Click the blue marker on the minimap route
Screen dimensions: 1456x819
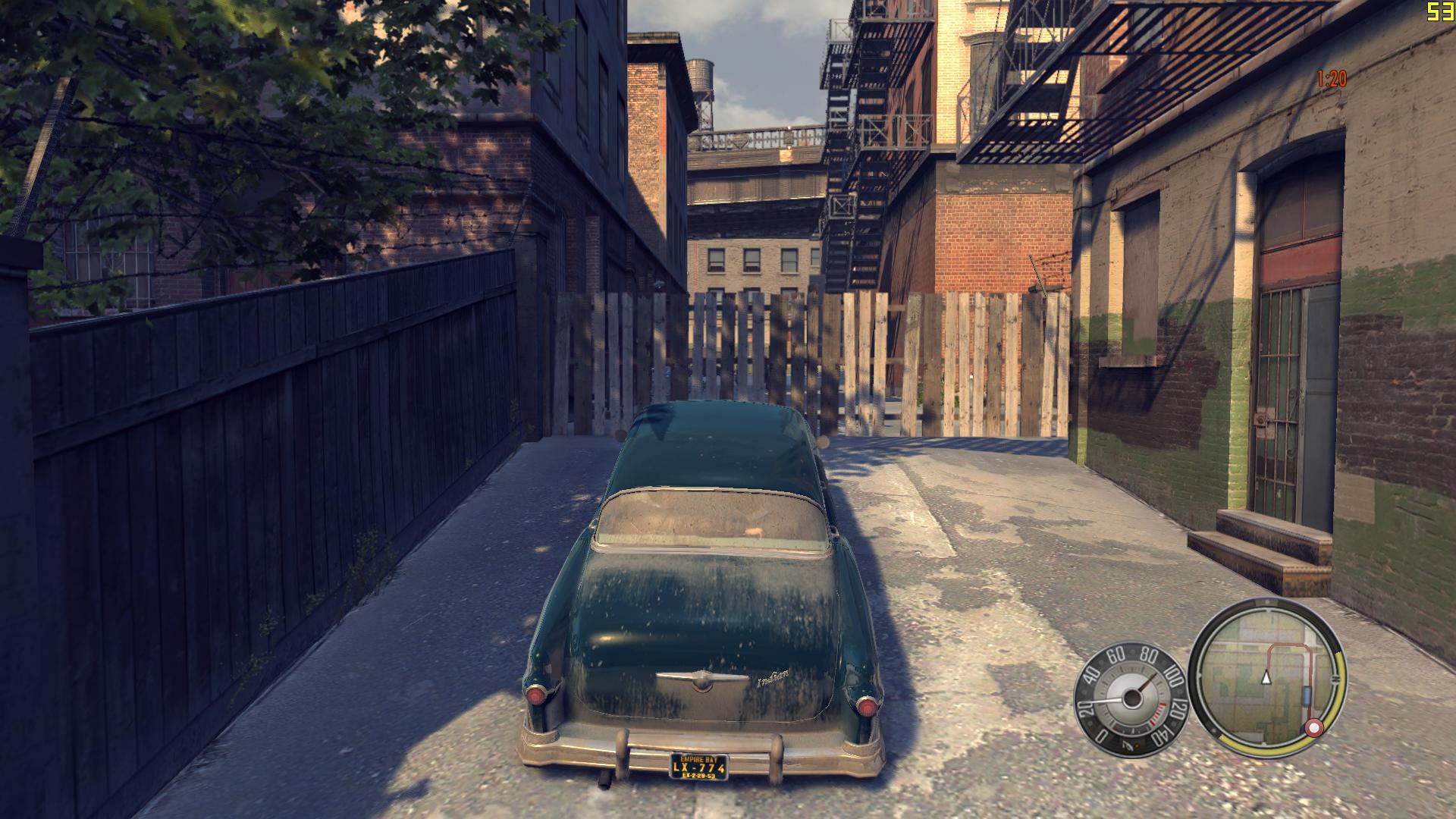coord(1307,695)
